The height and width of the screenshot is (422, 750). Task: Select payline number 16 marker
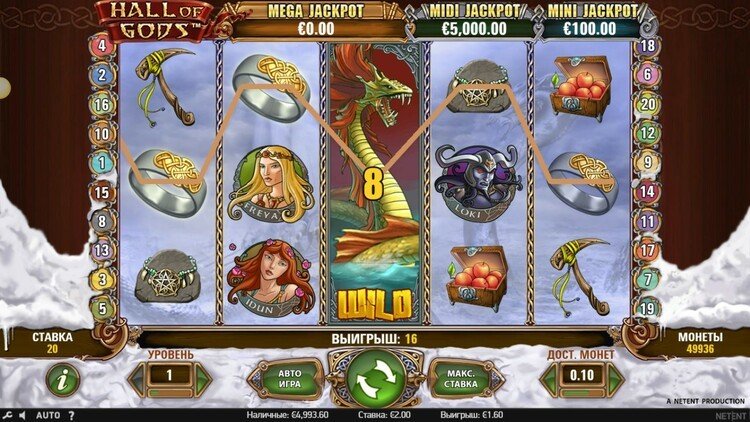102,104
